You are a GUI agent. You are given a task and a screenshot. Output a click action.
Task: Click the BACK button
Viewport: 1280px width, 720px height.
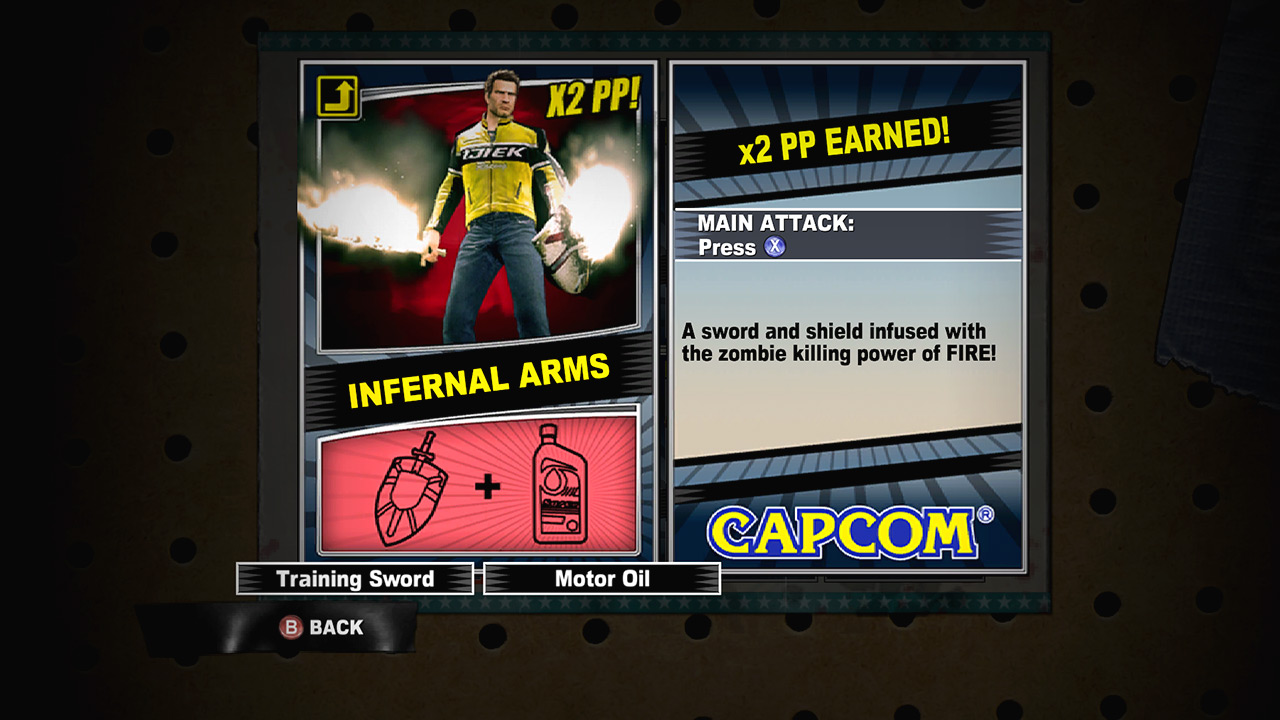tap(320, 628)
